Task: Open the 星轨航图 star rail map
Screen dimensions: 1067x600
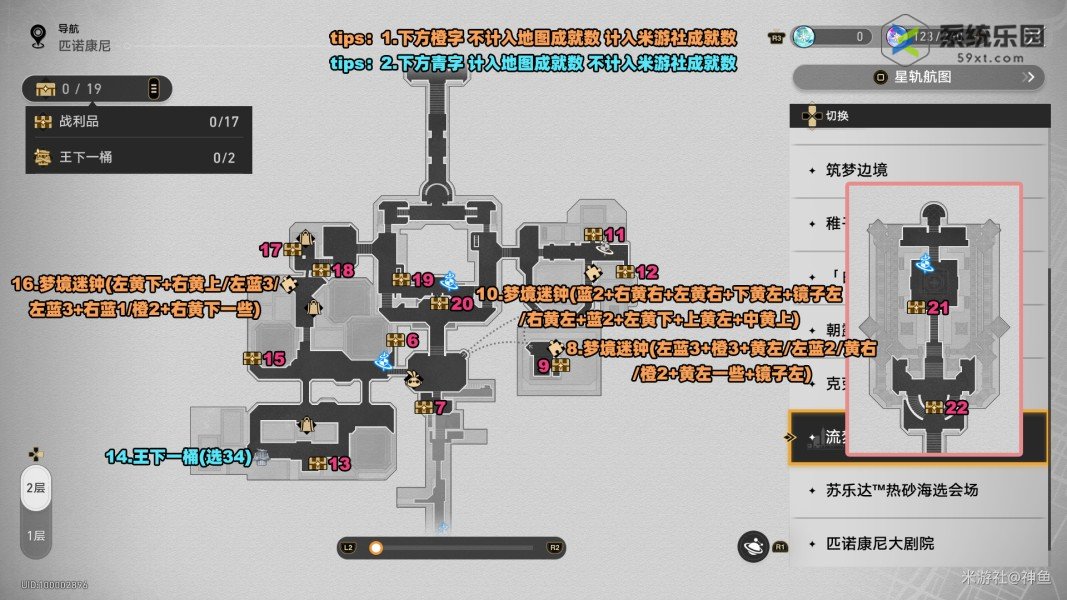Action: 918,77
